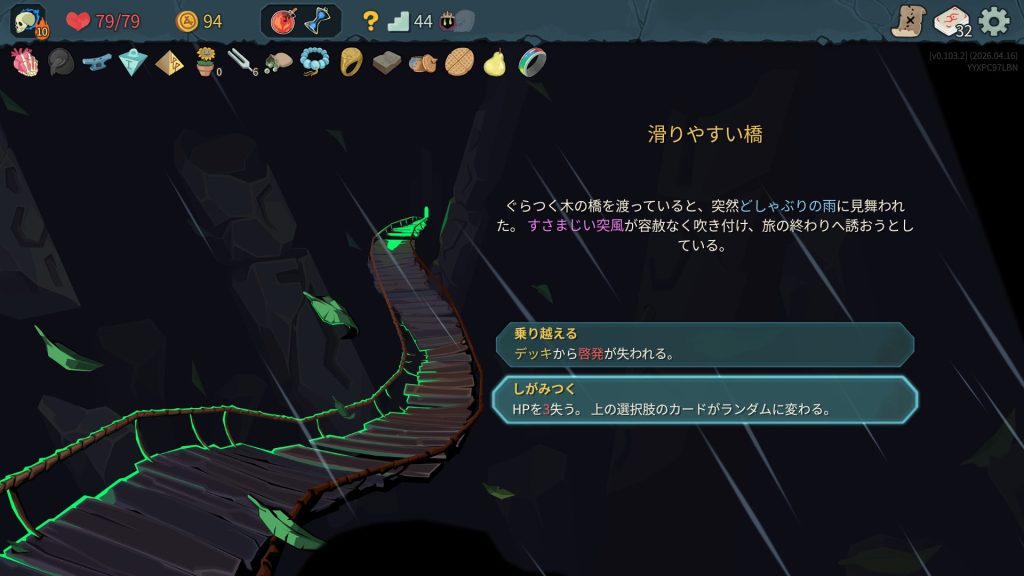Select the blue hourglass potion slot
This screenshot has width=1024, height=576.
click(x=318, y=21)
